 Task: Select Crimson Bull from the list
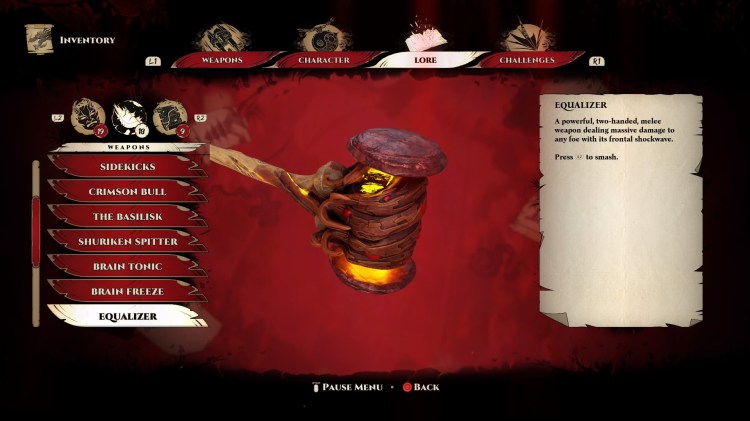pos(127,191)
